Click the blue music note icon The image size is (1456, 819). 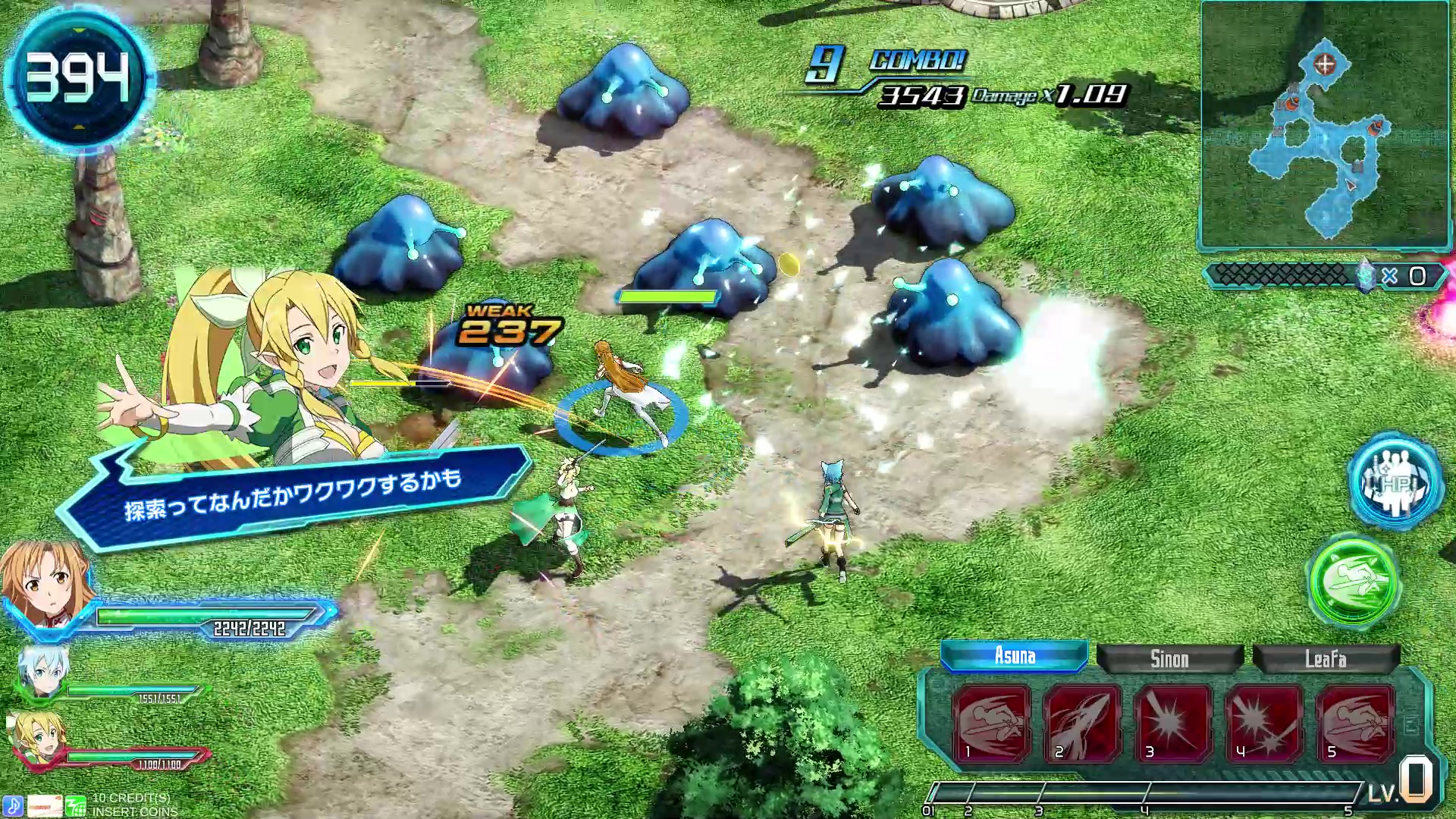[13, 805]
